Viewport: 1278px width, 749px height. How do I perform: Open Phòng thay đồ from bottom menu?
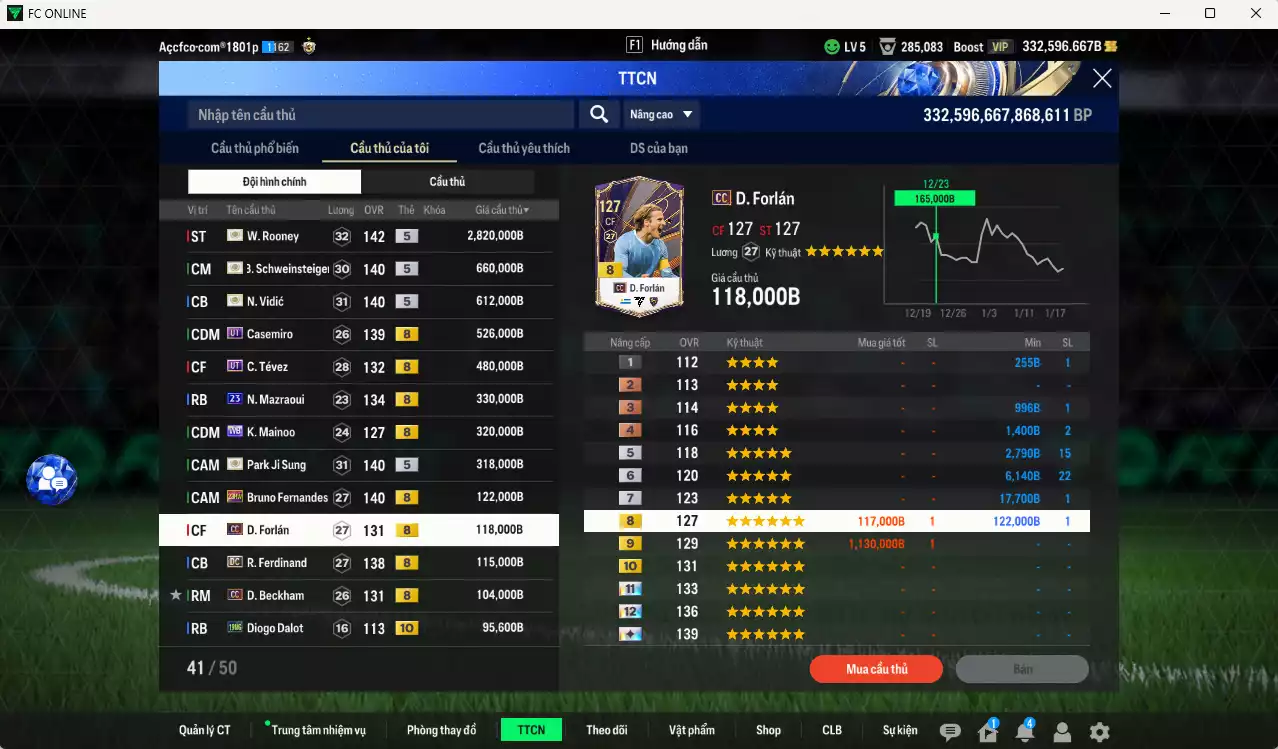click(441, 730)
